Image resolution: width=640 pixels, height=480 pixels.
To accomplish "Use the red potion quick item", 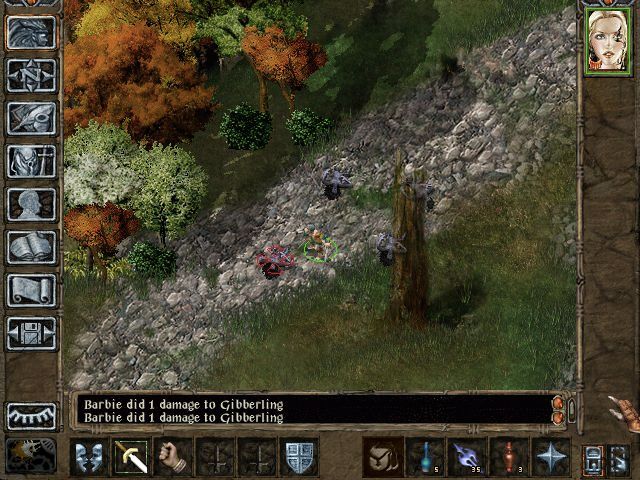I will pos(509,457).
